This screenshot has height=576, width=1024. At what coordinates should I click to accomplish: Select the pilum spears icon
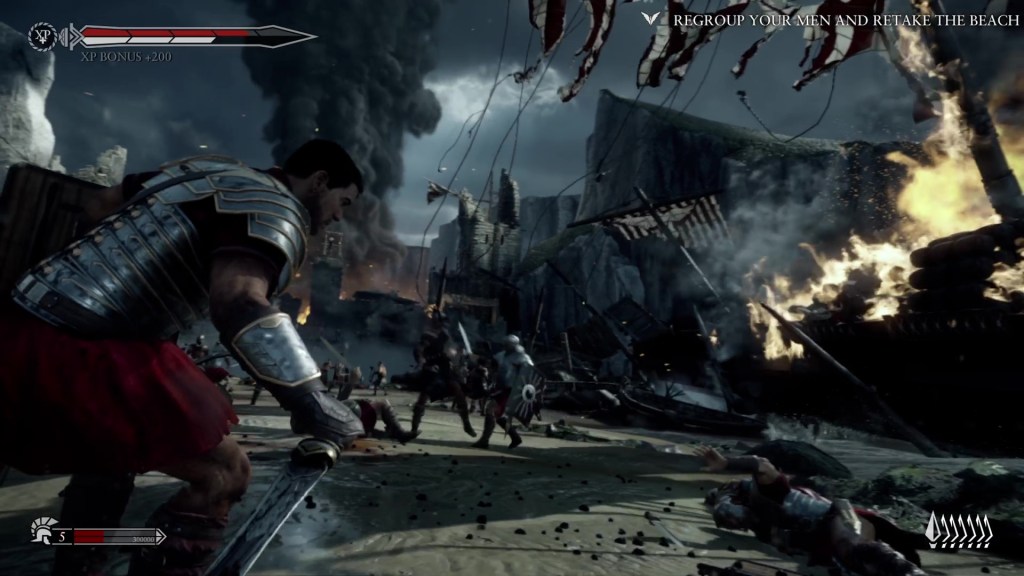coord(958,530)
